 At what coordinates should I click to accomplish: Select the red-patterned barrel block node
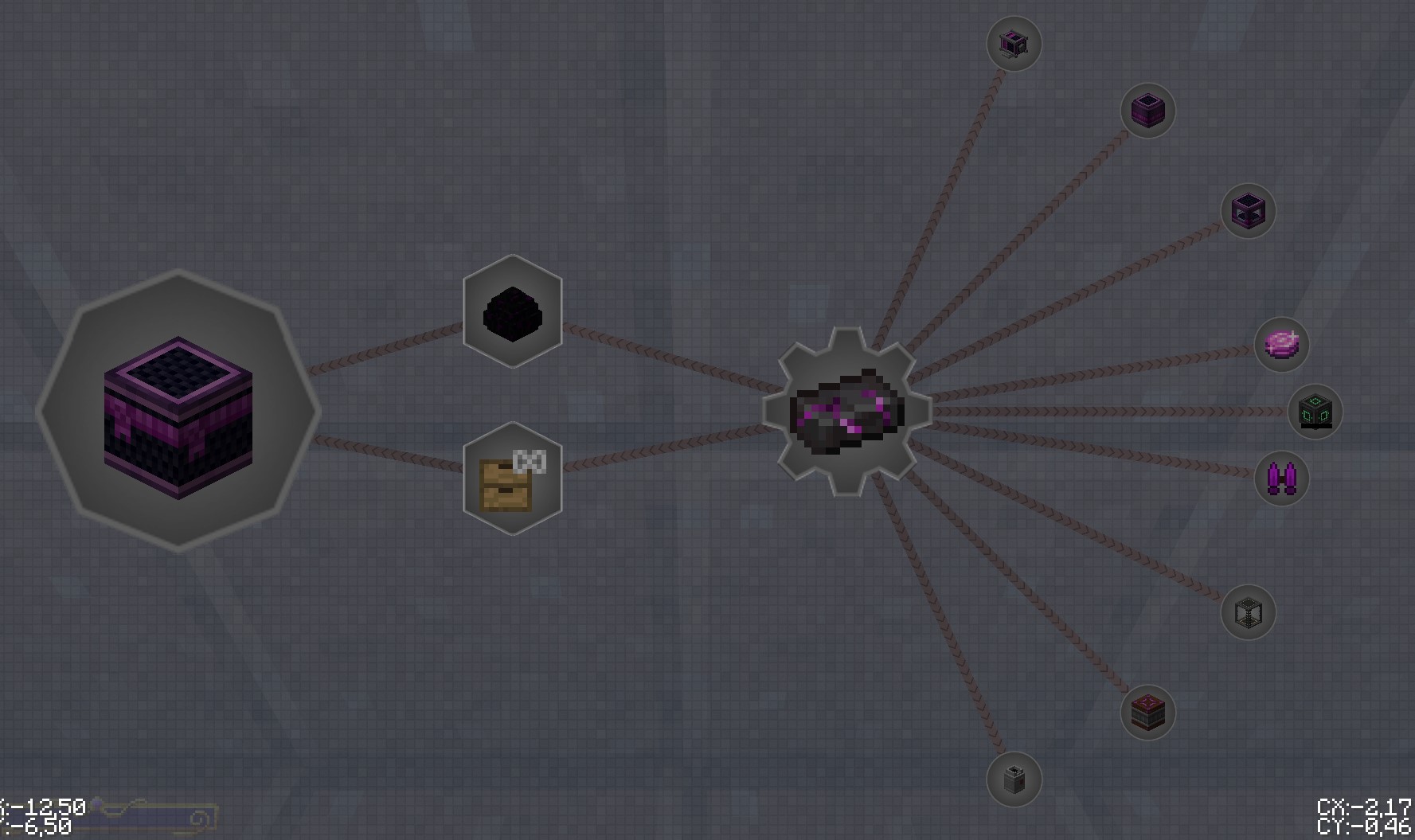(1147, 713)
